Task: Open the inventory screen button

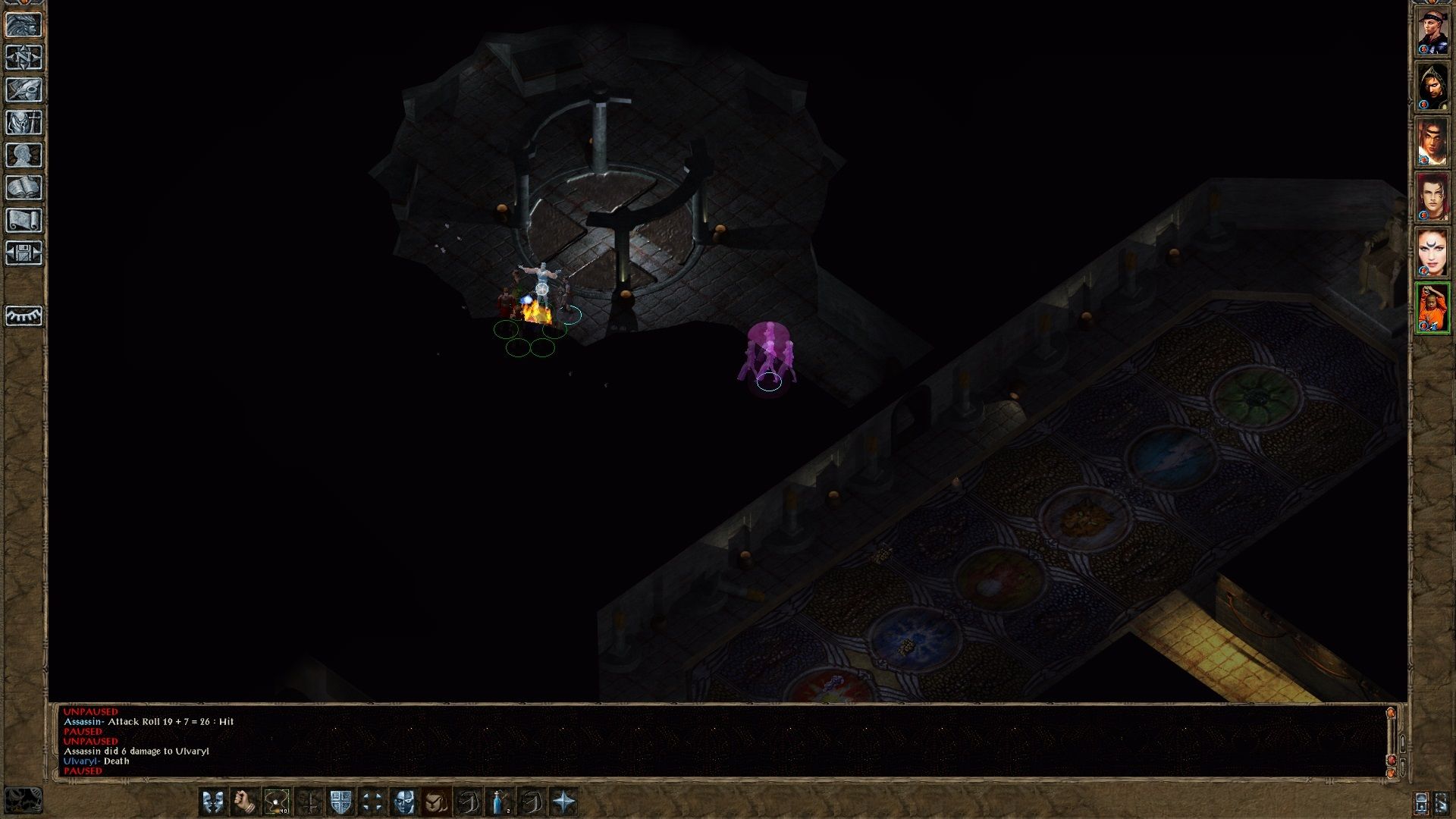Action: coord(24,122)
